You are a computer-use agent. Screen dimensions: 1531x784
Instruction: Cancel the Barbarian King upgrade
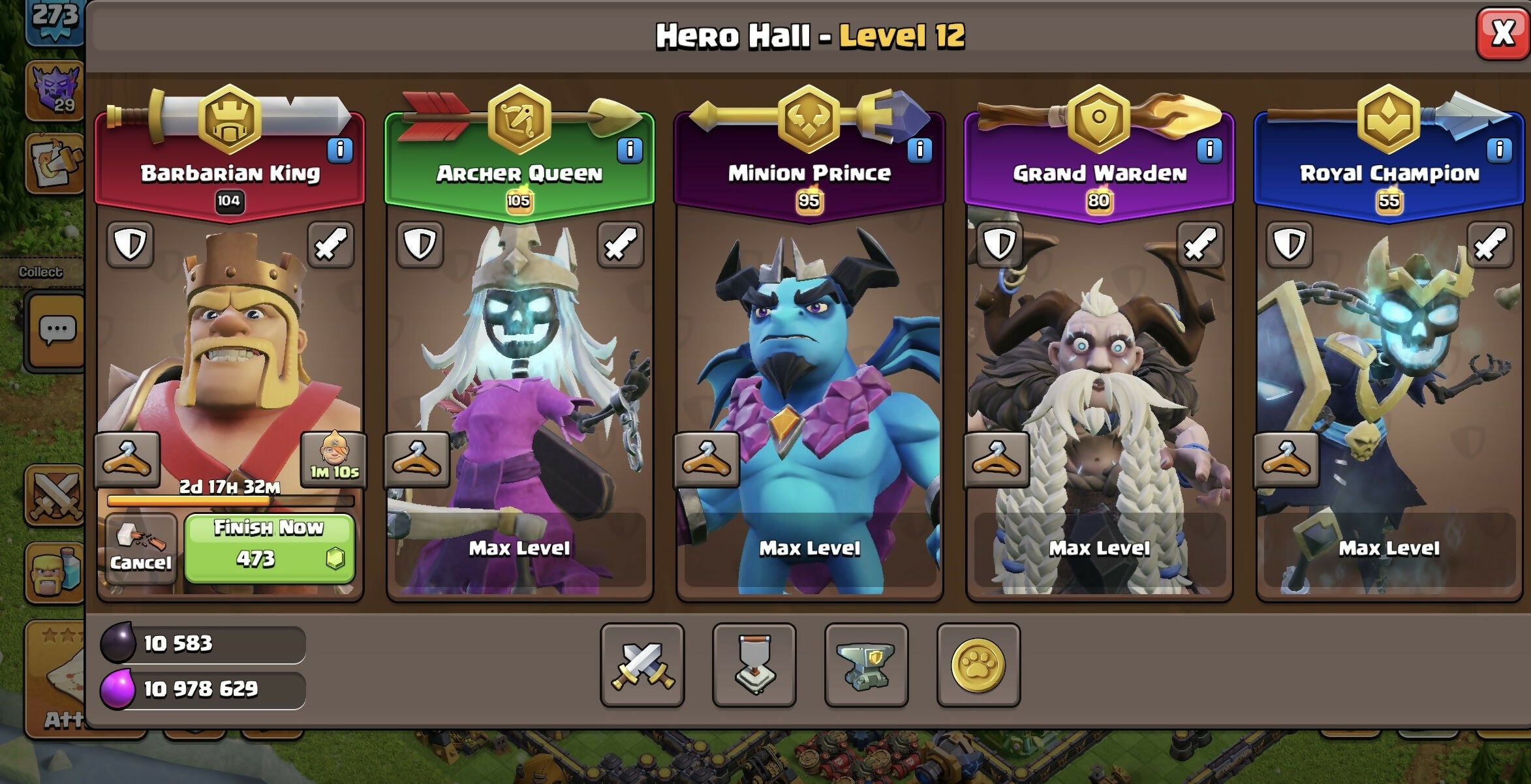pos(140,549)
